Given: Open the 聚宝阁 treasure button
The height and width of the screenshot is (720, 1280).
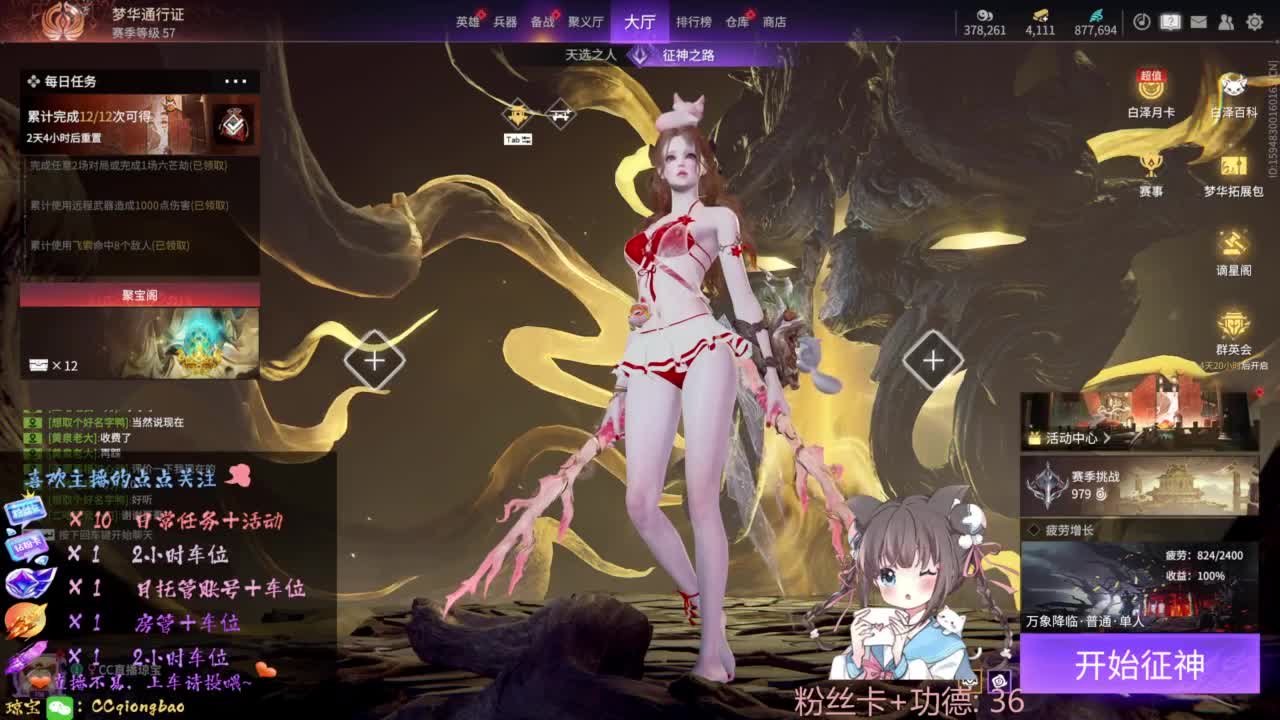Looking at the screenshot, I should (x=140, y=295).
